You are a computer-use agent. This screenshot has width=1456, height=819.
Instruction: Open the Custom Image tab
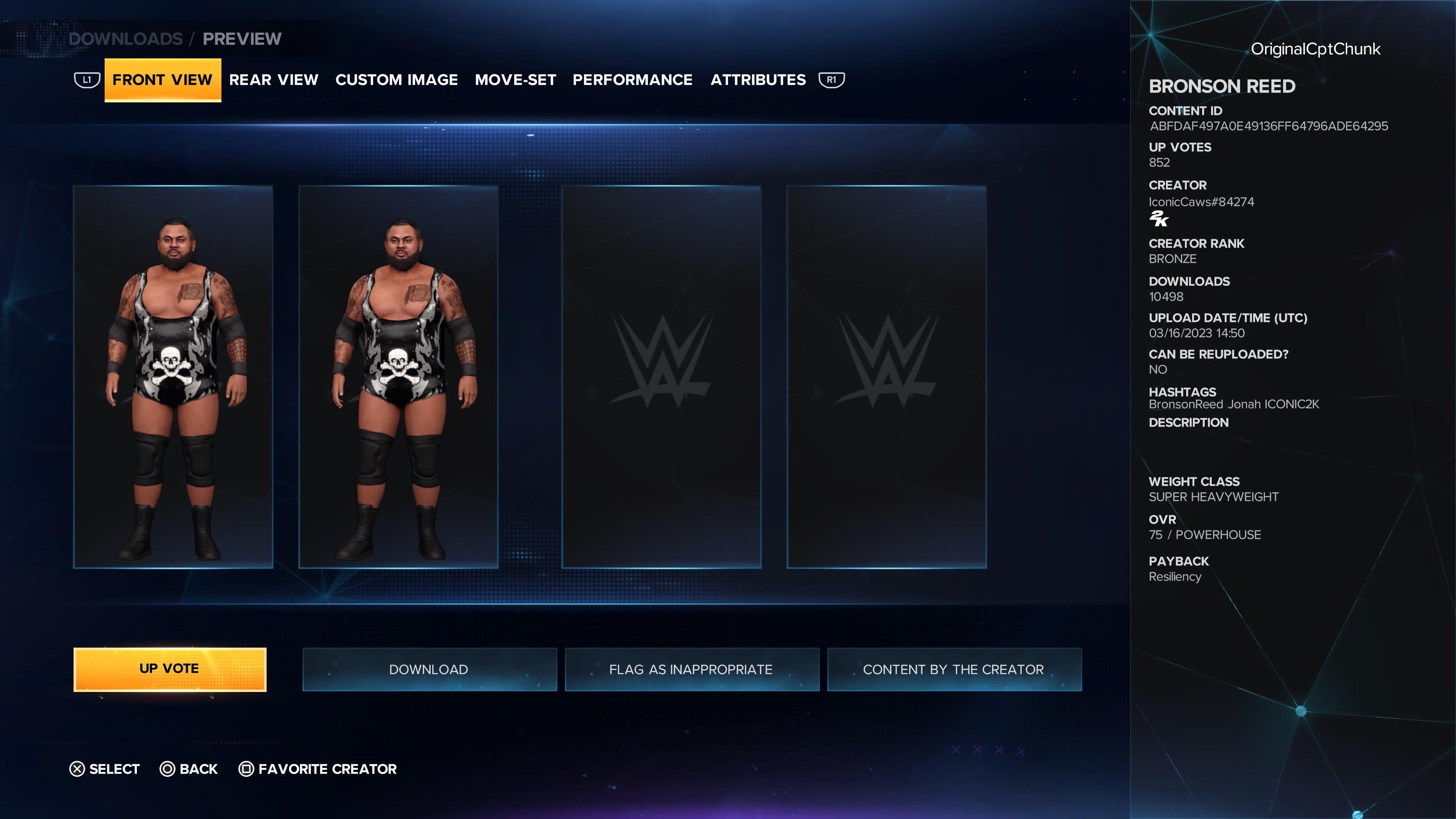point(396,80)
